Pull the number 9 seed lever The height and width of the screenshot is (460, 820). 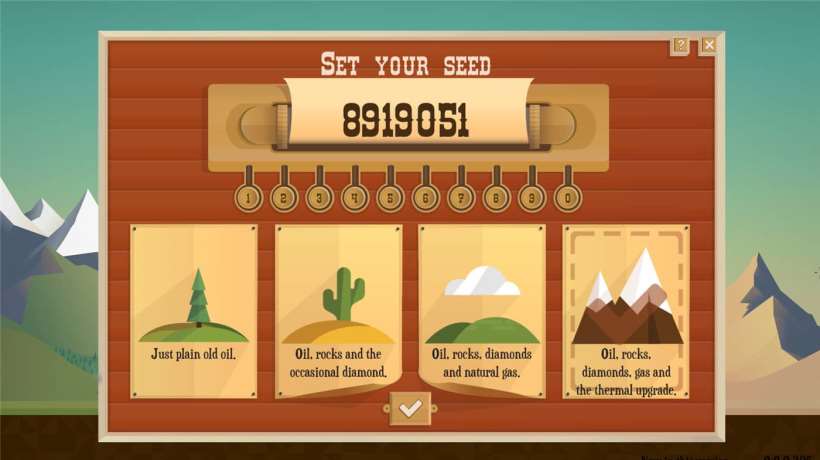[532, 197]
